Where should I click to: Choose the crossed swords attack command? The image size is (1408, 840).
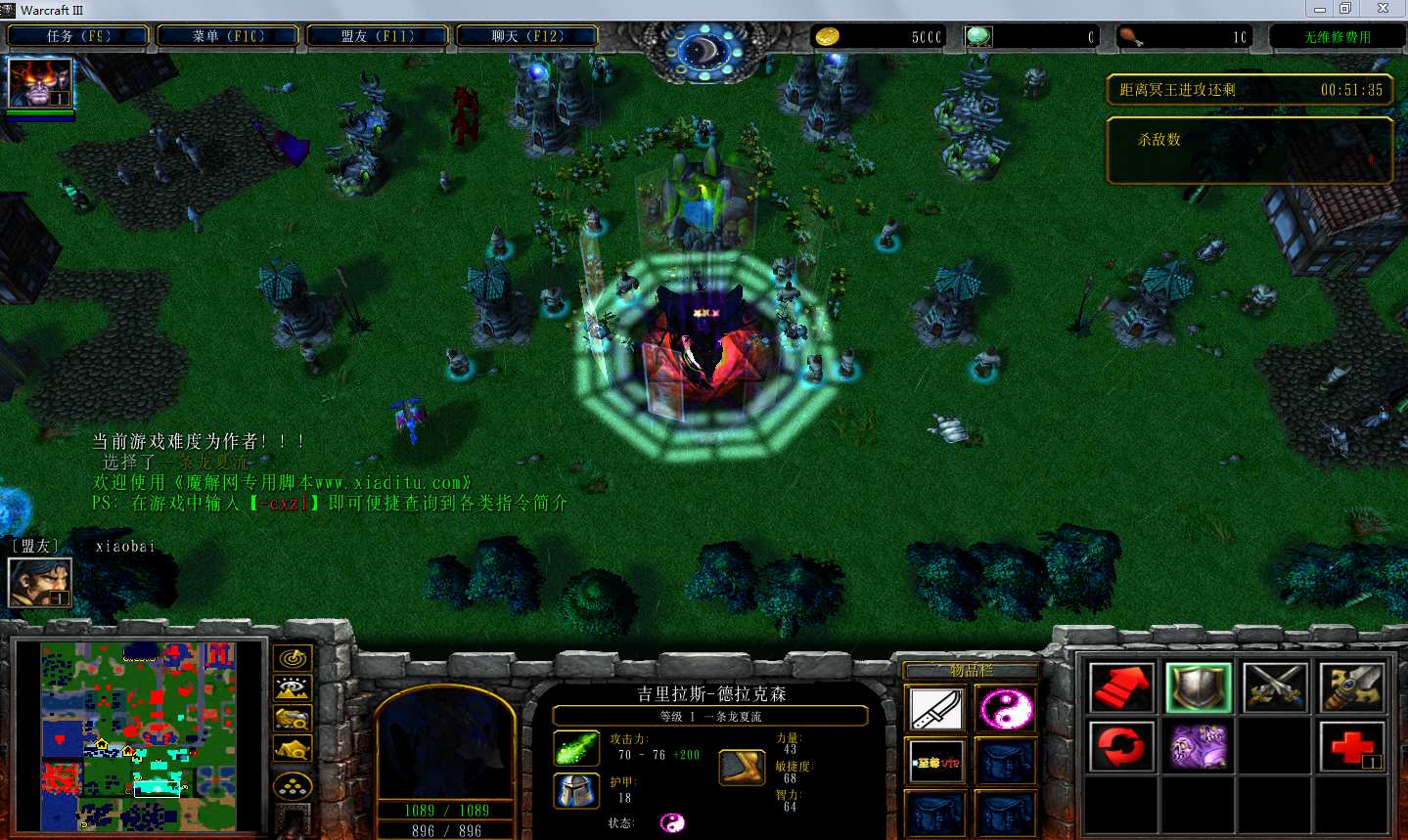pyautogui.click(x=1275, y=687)
